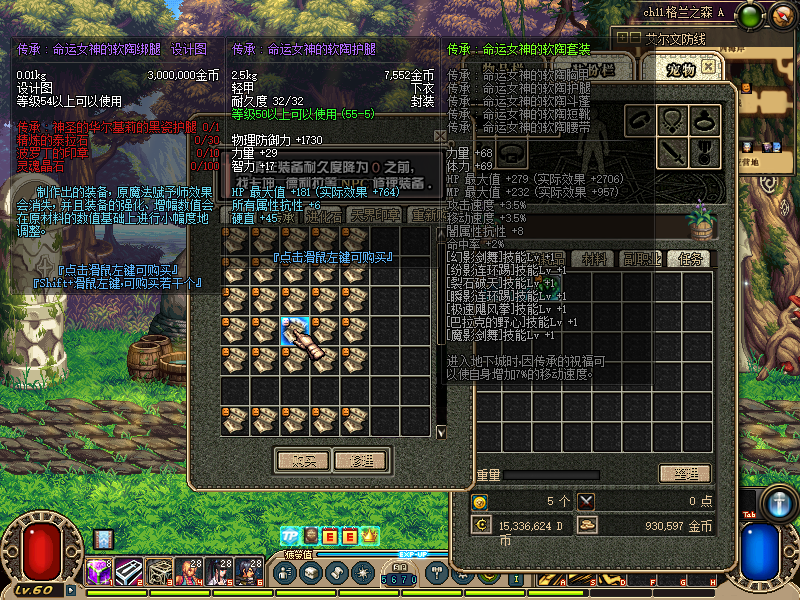Select the ring equipment slot
The image size is (800, 600).
click(x=705, y=121)
